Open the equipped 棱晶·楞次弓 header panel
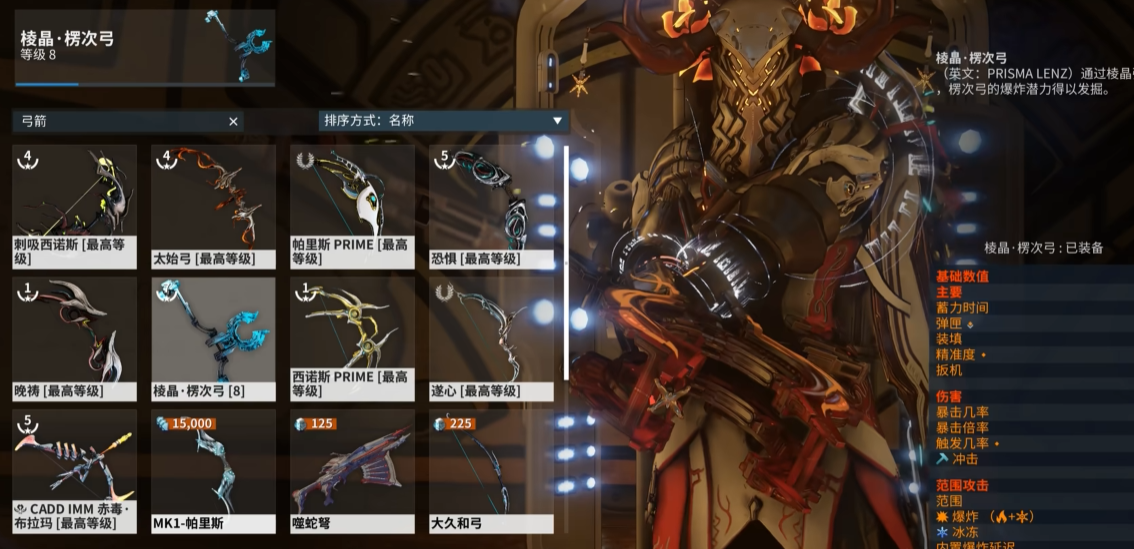Image resolution: width=1134 pixels, height=549 pixels. click(x=145, y=47)
